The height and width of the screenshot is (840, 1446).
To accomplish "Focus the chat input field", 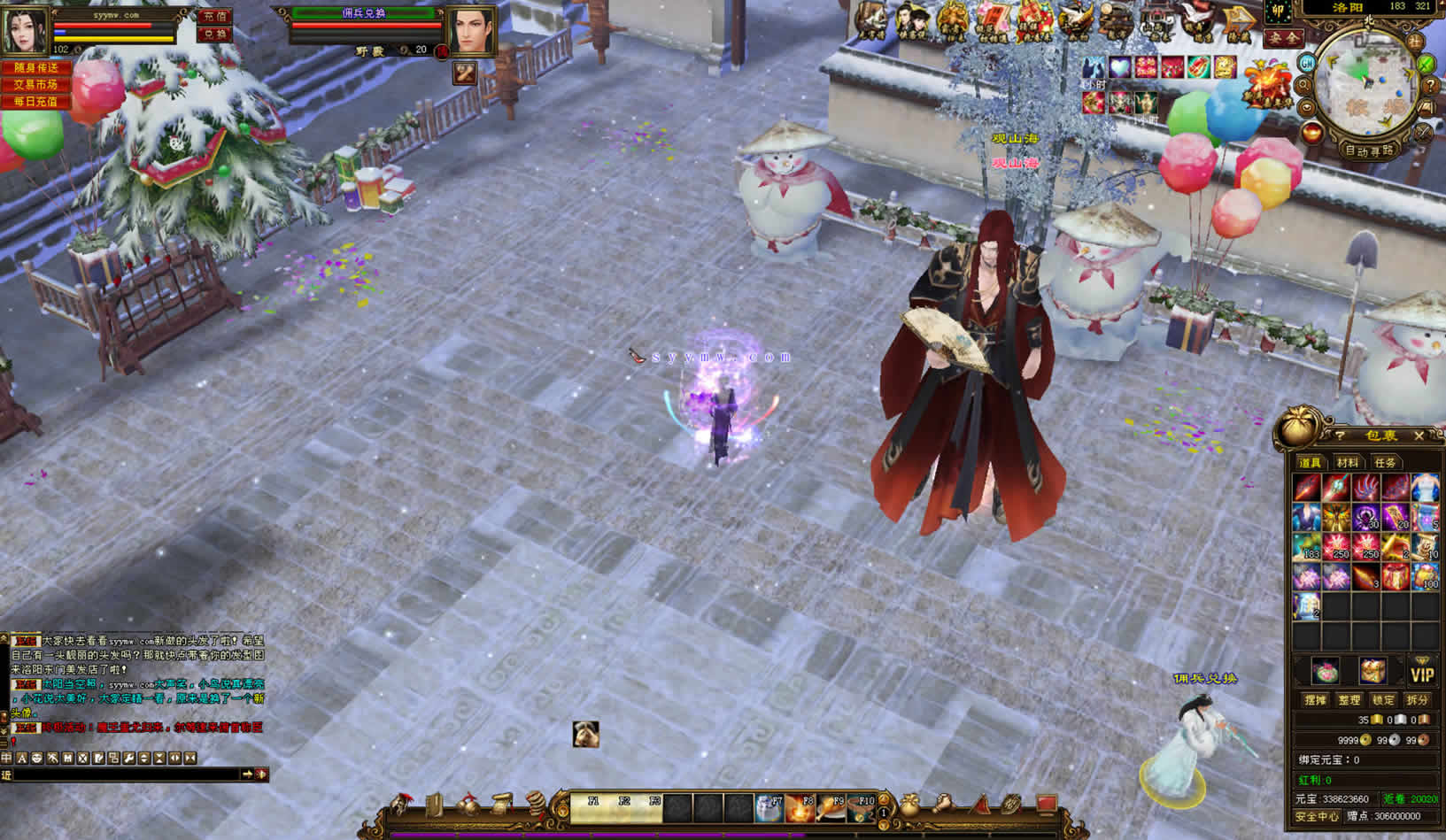I will coord(124,774).
